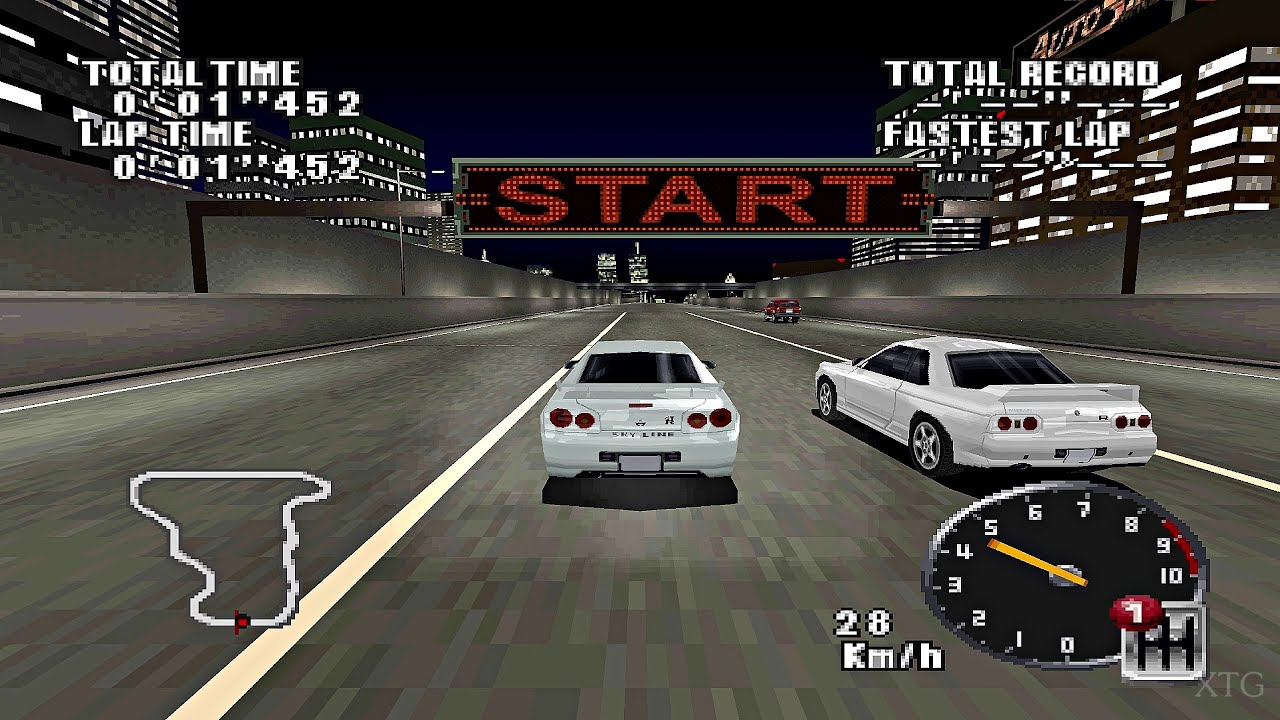Select the distant red car ahead
This screenshot has height=720, width=1280.
click(782, 311)
